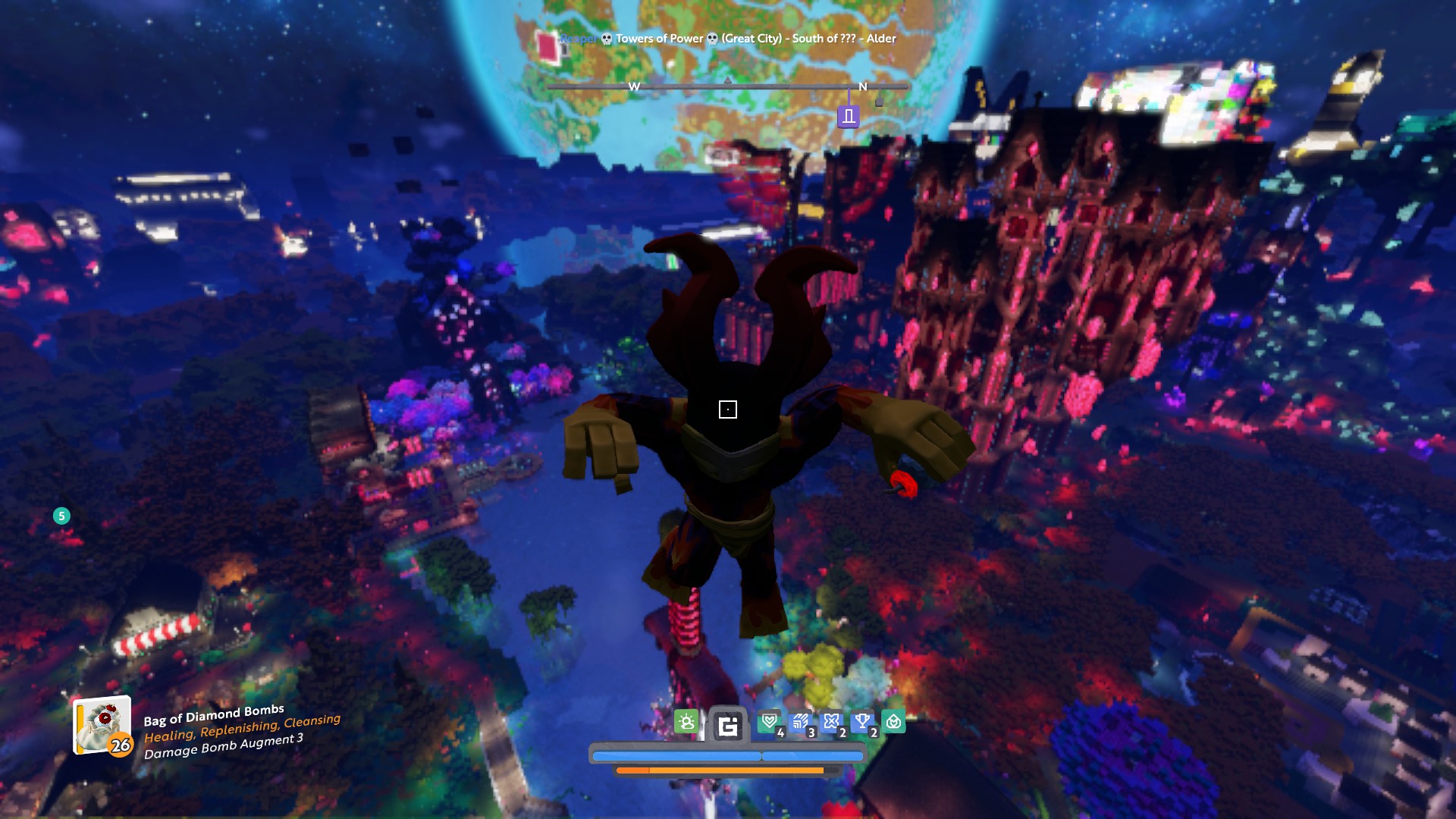Viewport: 1456px width, 819px height.
Task: Select the blue diagonal arrows buff icon
Action: (801, 722)
